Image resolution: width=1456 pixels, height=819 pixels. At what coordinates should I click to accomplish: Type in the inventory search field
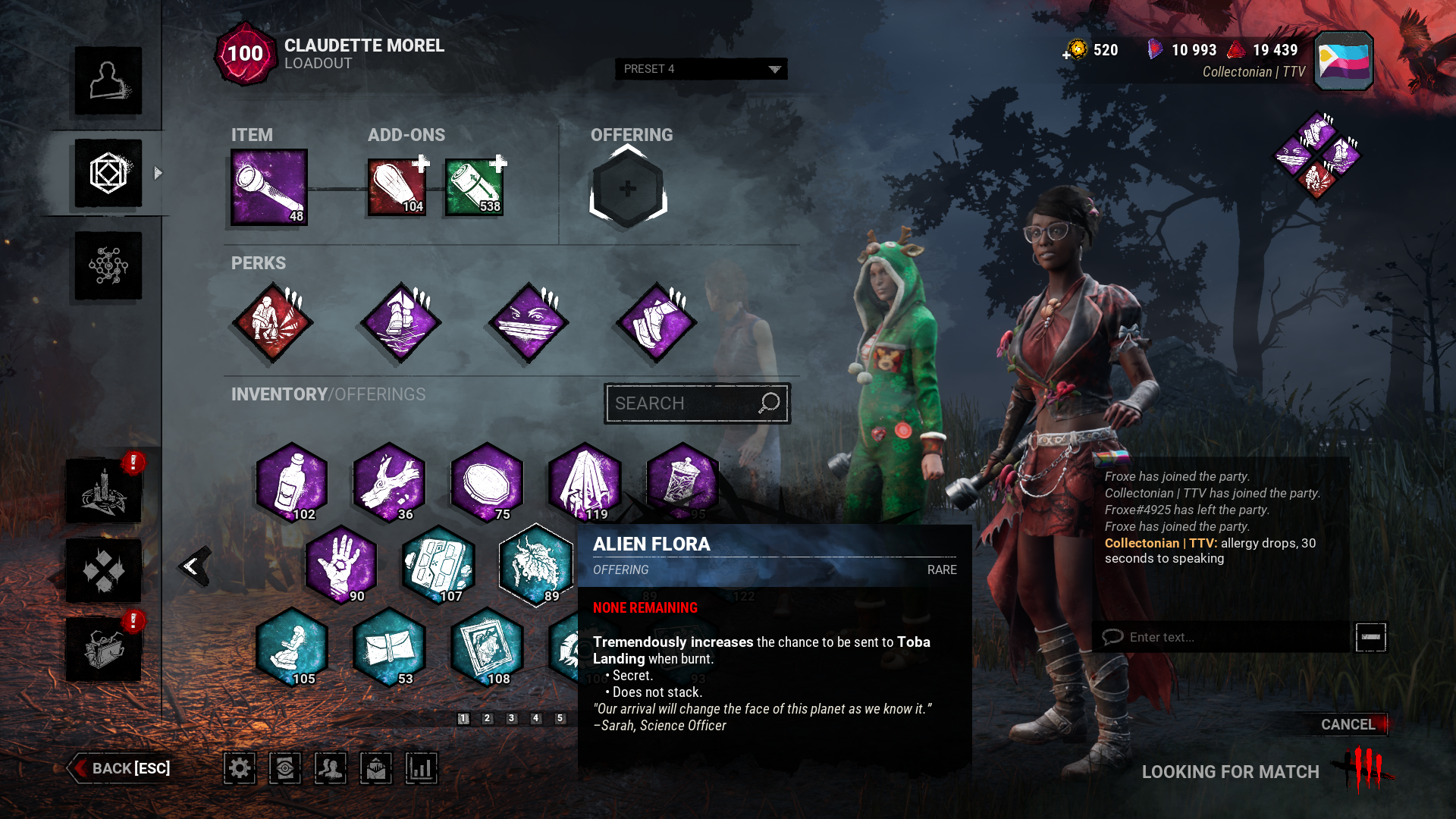tap(682, 403)
